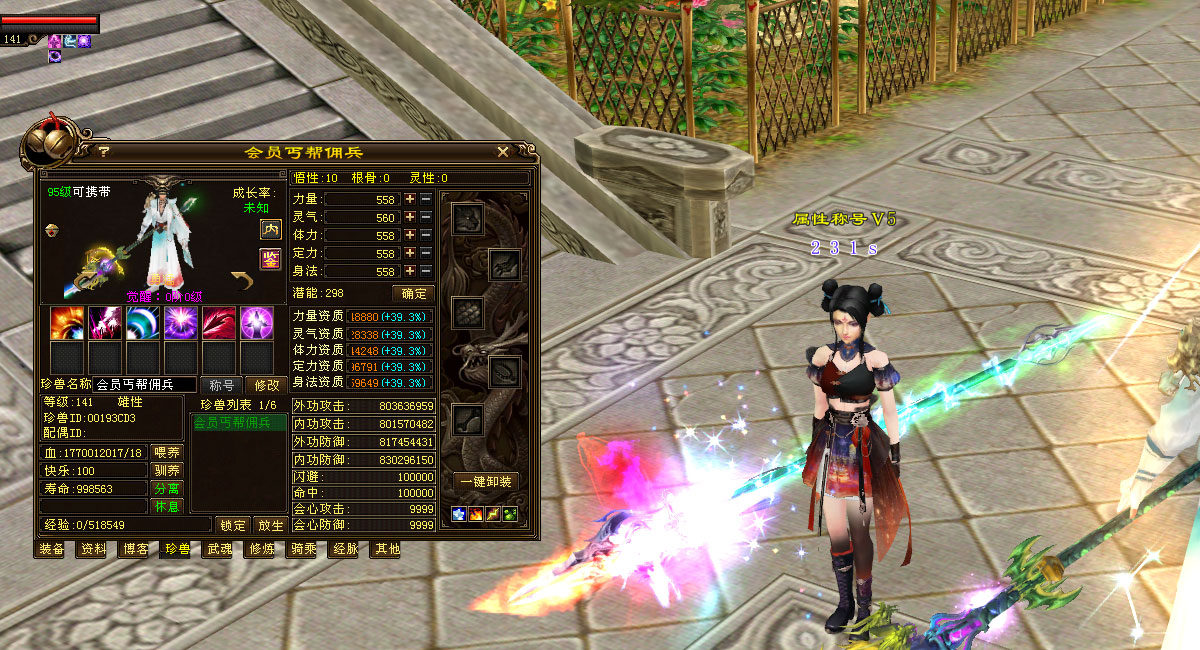Select 会员丐帮佣兵 in the pet list

[x=237, y=423]
